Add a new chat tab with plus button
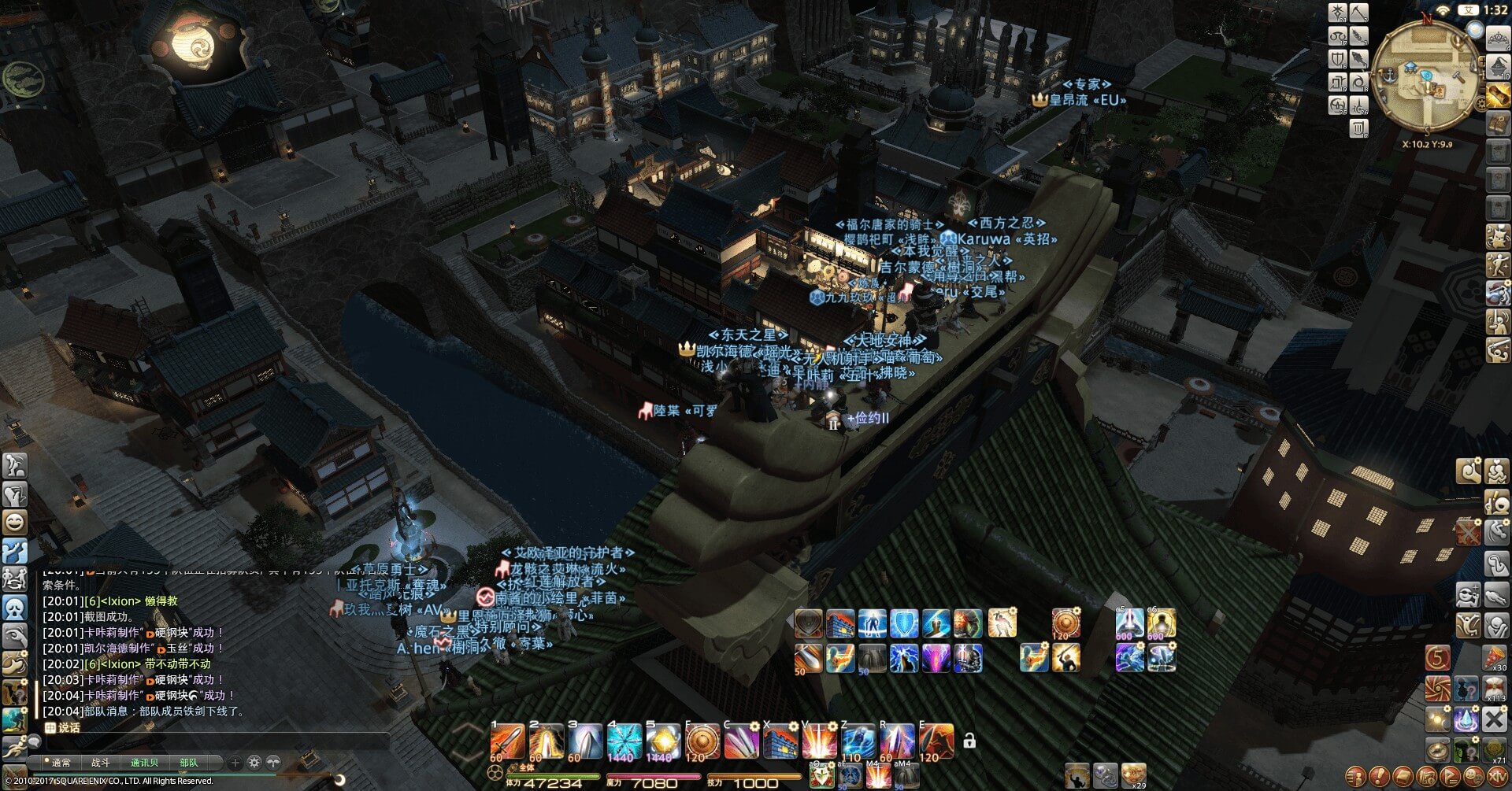Image resolution: width=1512 pixels, height=791 pixels. point(235,762)
